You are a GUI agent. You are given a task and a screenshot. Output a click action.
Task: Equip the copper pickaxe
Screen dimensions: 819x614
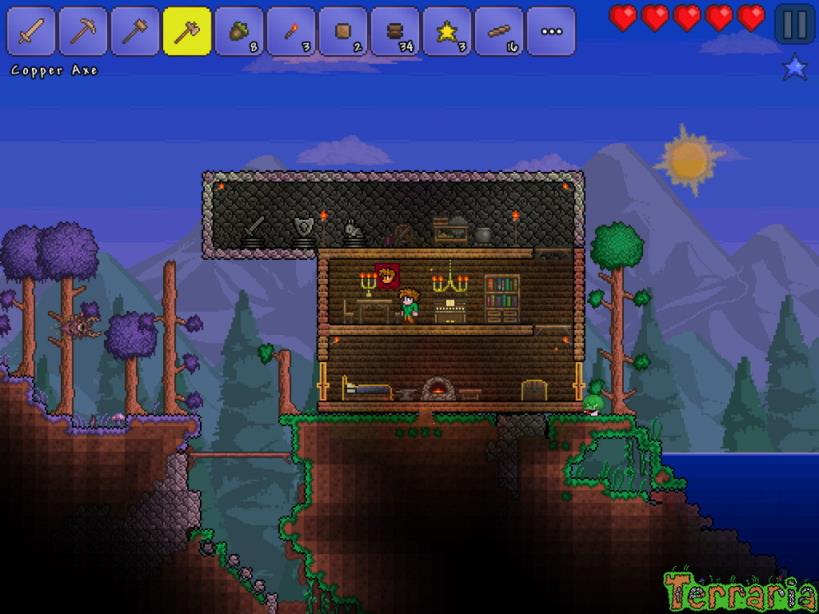[83, 31]
